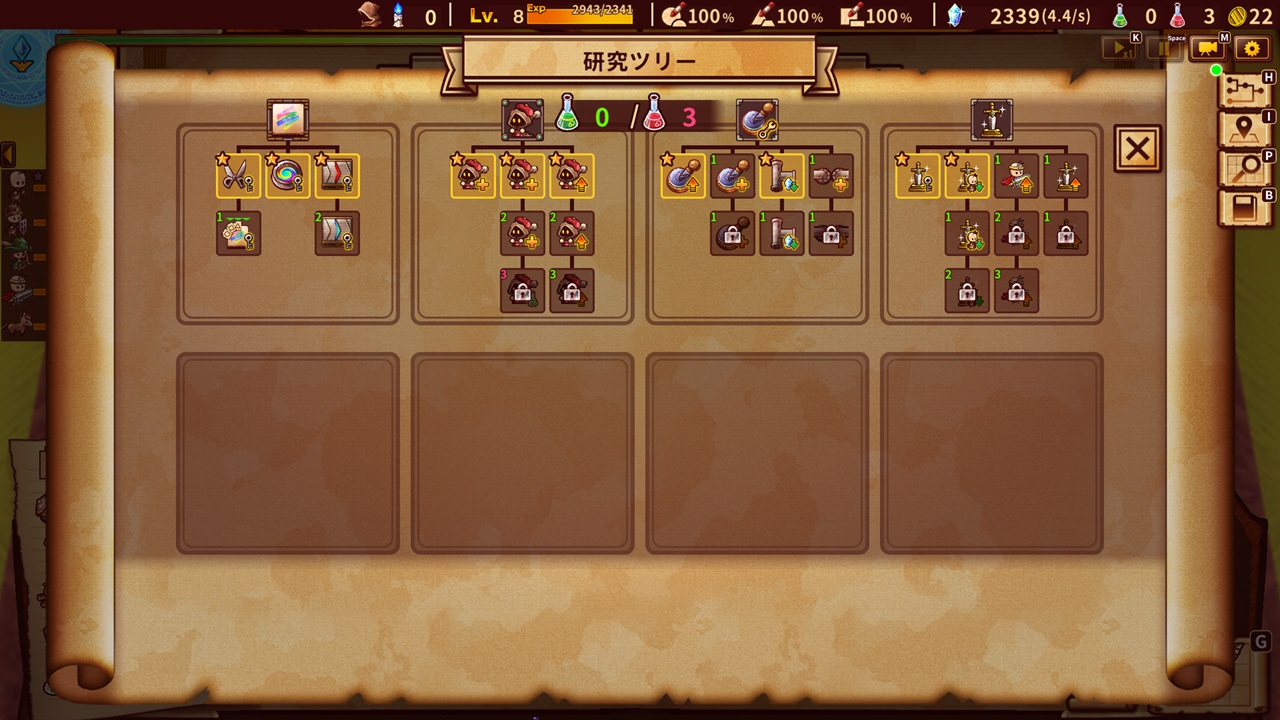Toggle the game speed play button
The height and width of the screenshot is (720, 1280).
point(1118,48)
